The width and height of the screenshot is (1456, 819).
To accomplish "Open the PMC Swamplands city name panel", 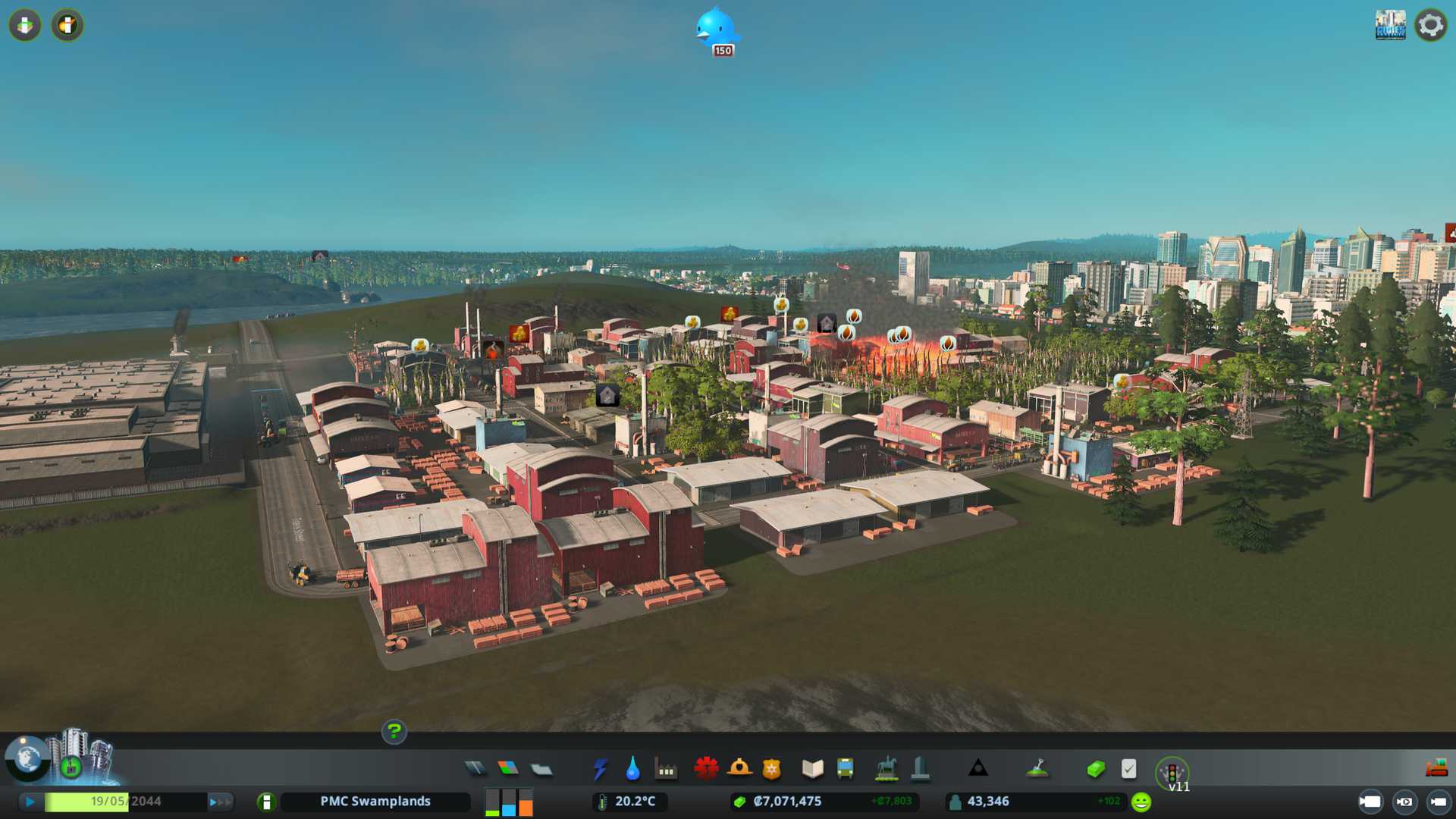I will pos(375,802).
